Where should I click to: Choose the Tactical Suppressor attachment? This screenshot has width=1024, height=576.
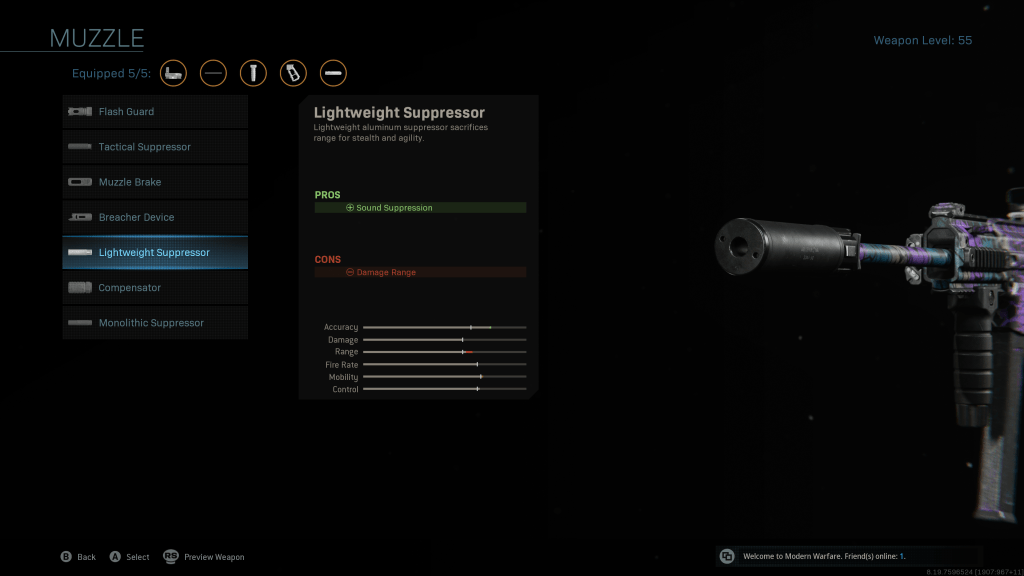coord(155,147)
